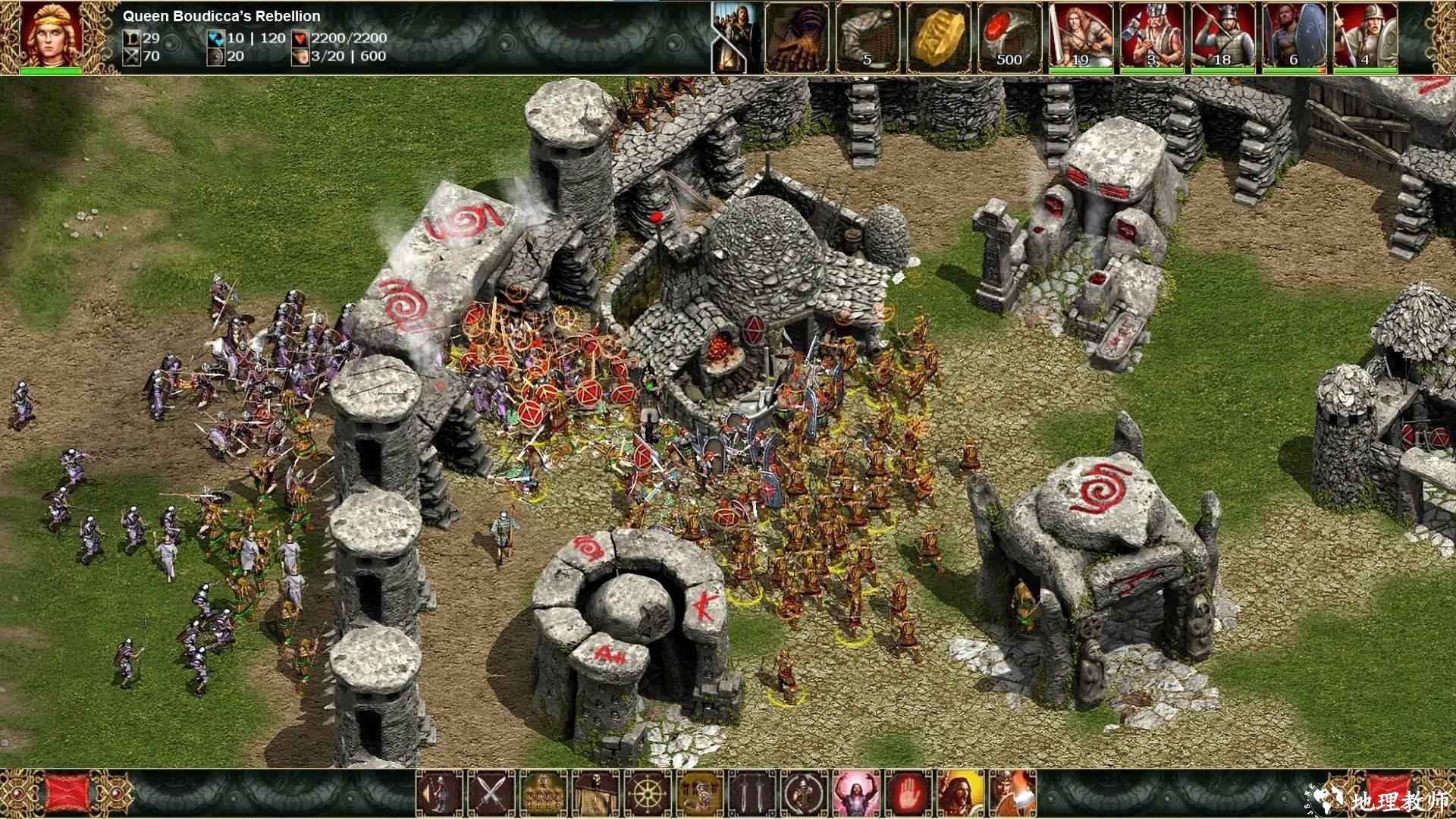Trigger the shouting warrior battle cry skill
Image resolution: width=1456 pixels, height=819 pixels.
point(961,793)
